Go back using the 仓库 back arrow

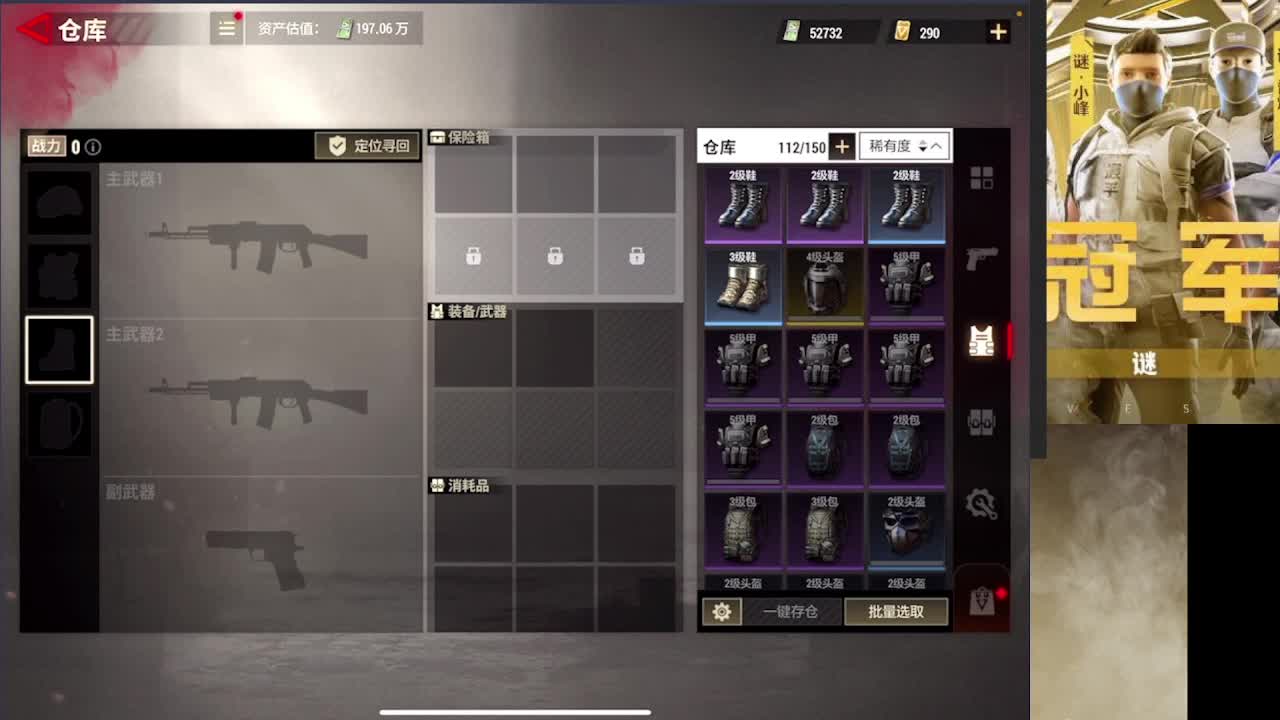click(30, 29)
